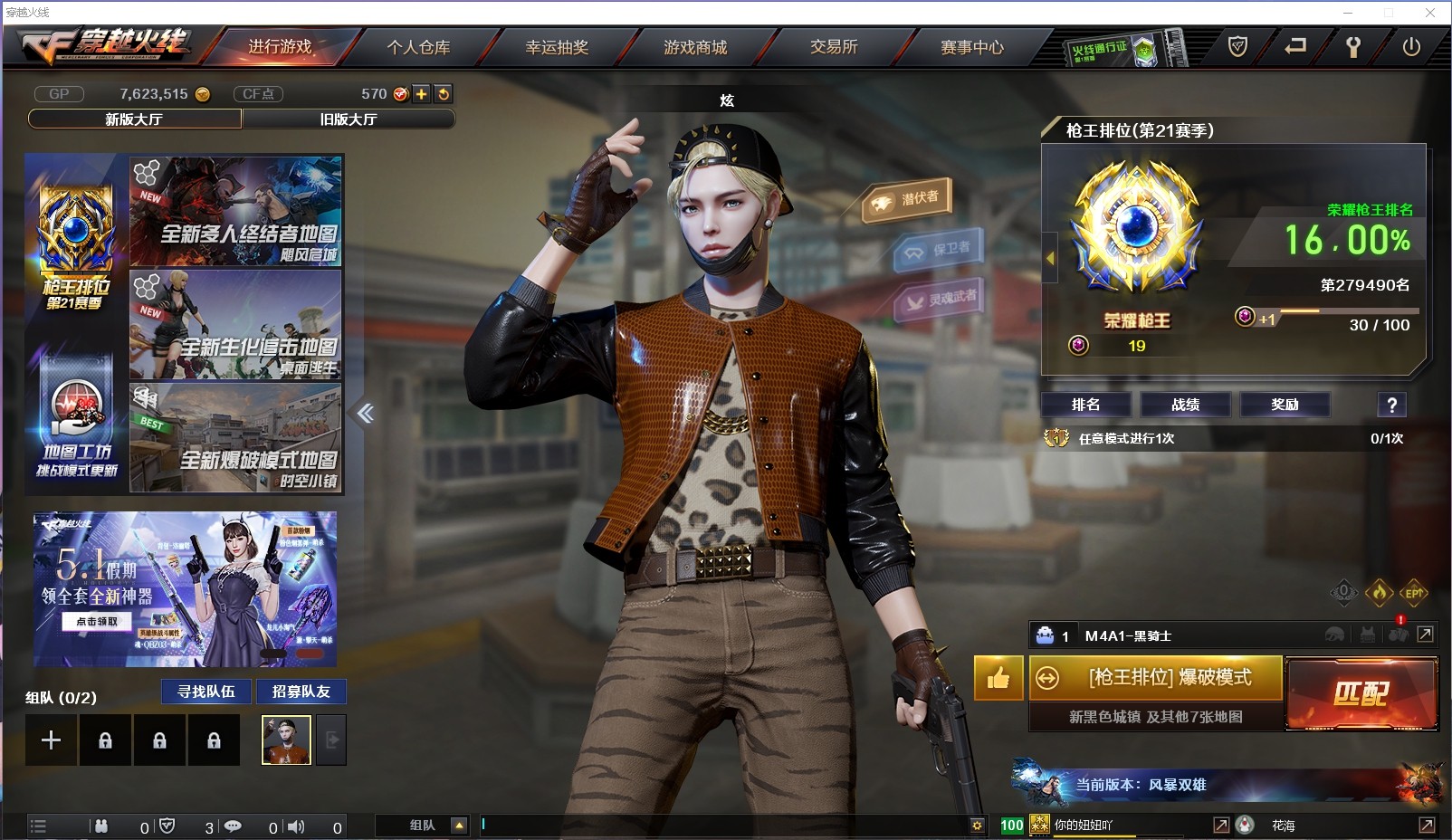Click 寻找队伍 to find a team
The height and width of the screenshot is (840, 1452).
click(x=206, y=692)
